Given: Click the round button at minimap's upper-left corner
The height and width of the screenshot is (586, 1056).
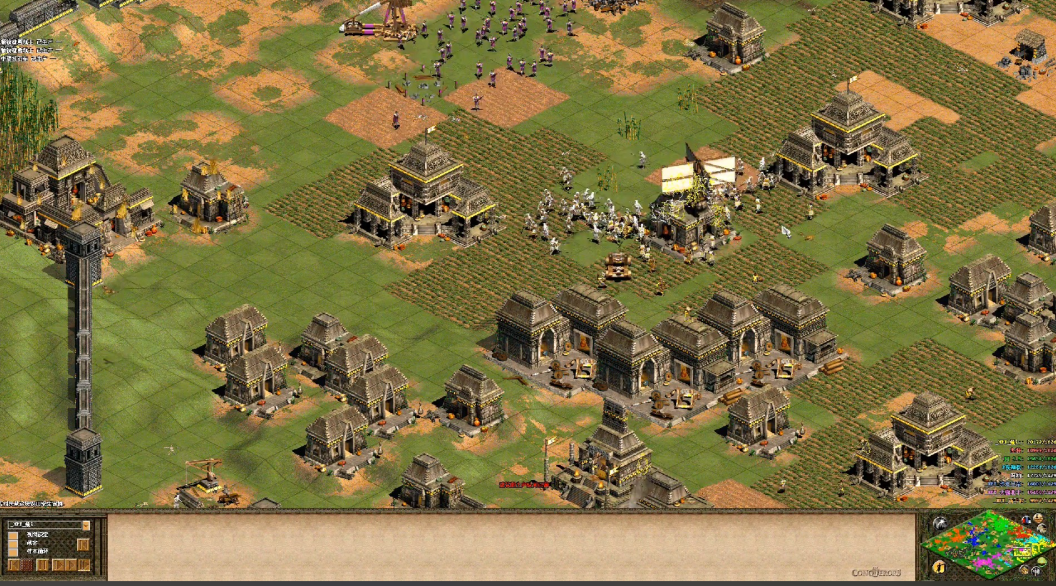Looking at the screenshot, I should point(939,523).
